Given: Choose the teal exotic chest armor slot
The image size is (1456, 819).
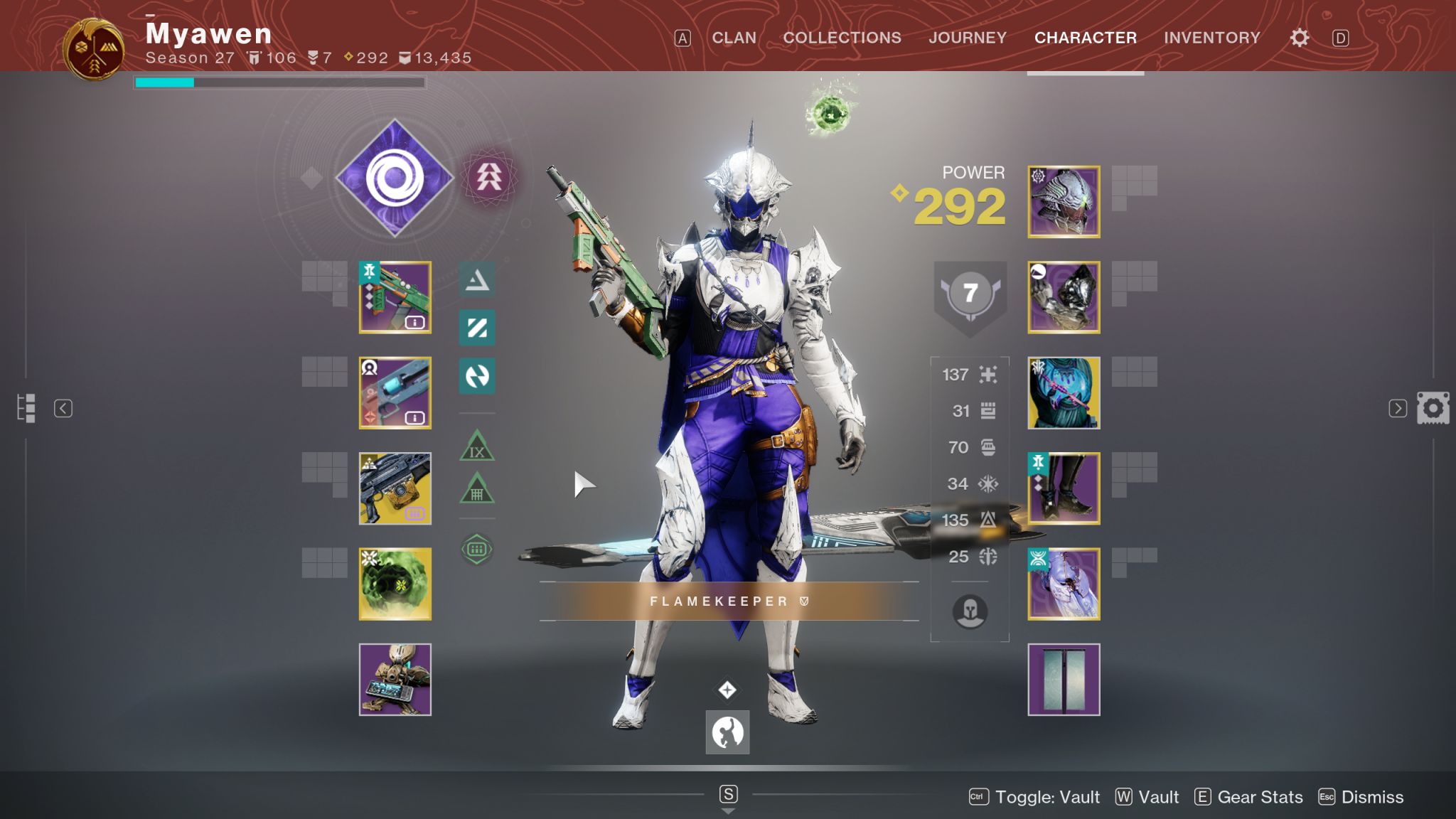Looking at the screenshot, I should 1064,392.
